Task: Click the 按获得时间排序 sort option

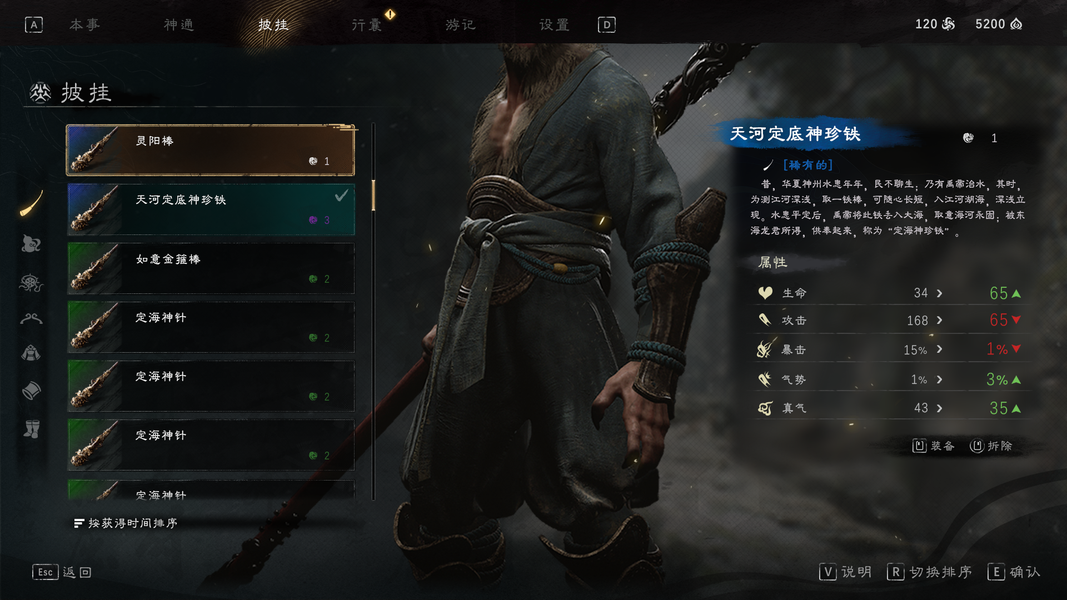Action: [125, 523]
